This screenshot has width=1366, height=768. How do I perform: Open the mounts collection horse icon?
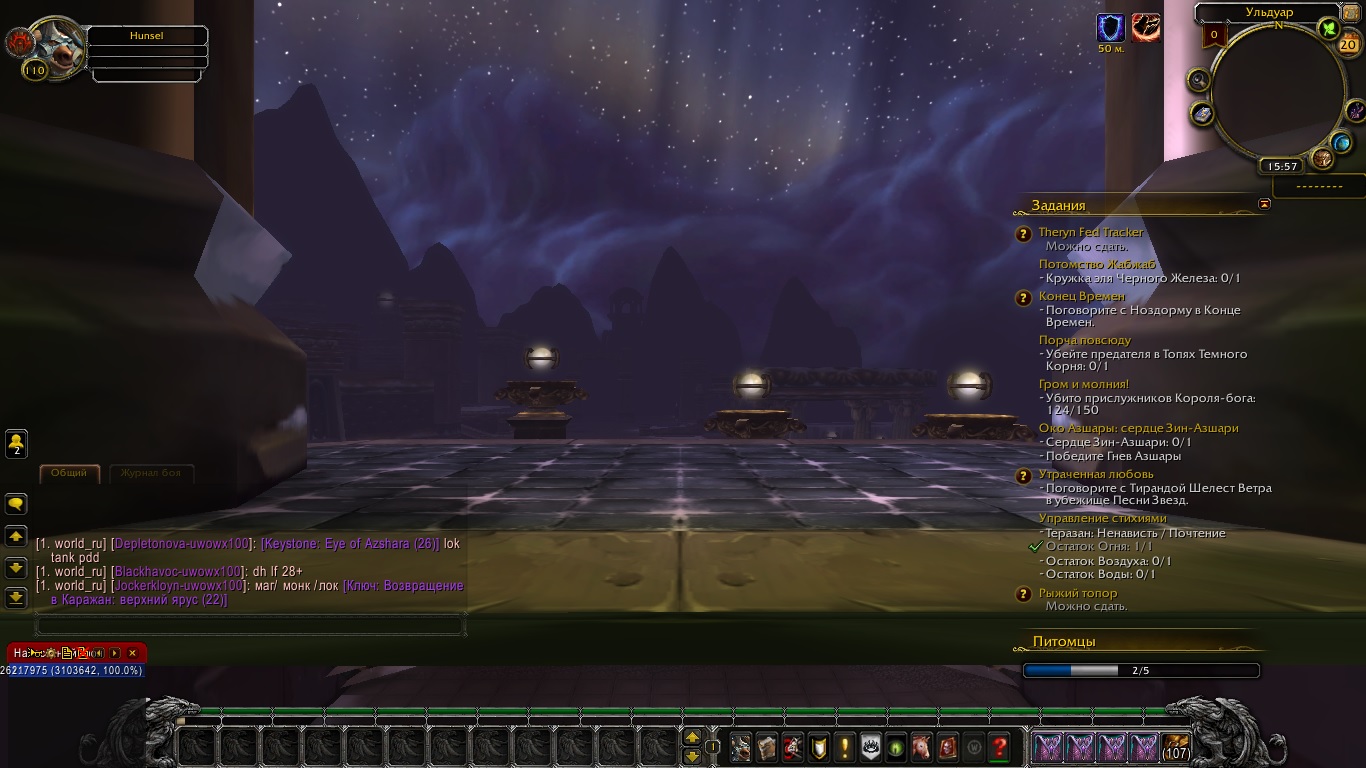922,746
